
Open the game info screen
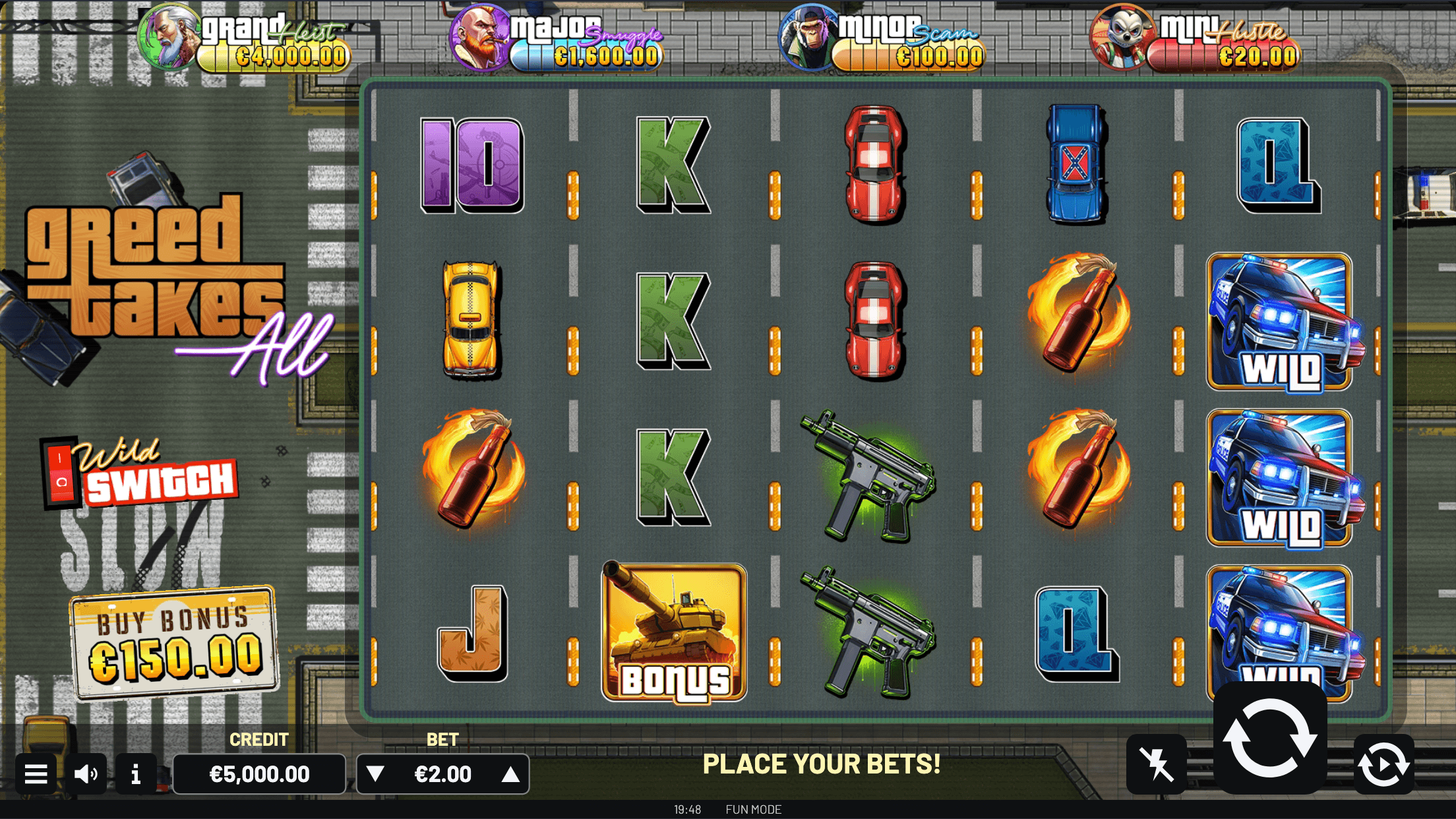136,773
